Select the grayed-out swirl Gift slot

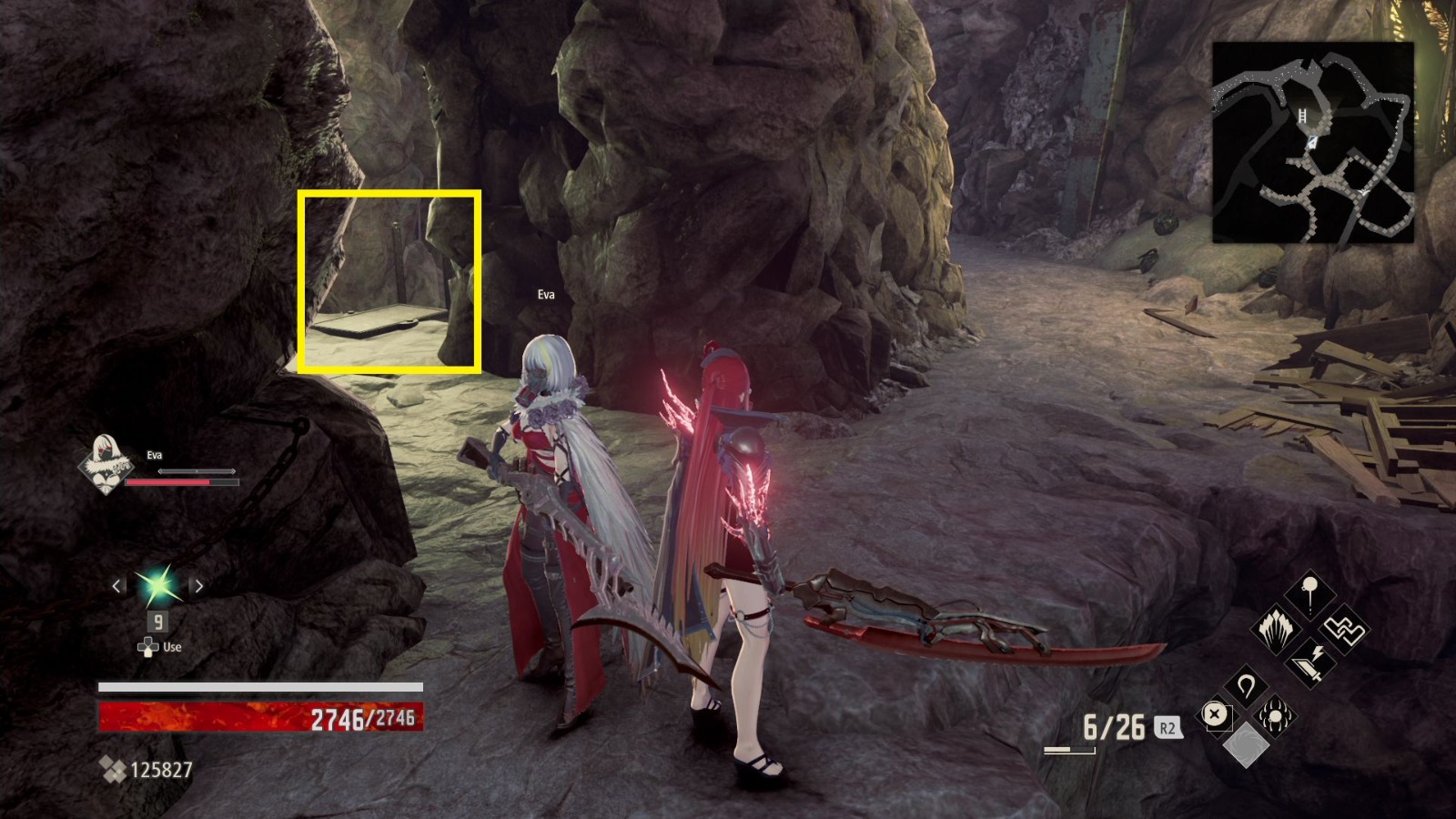pos(1246,744)
